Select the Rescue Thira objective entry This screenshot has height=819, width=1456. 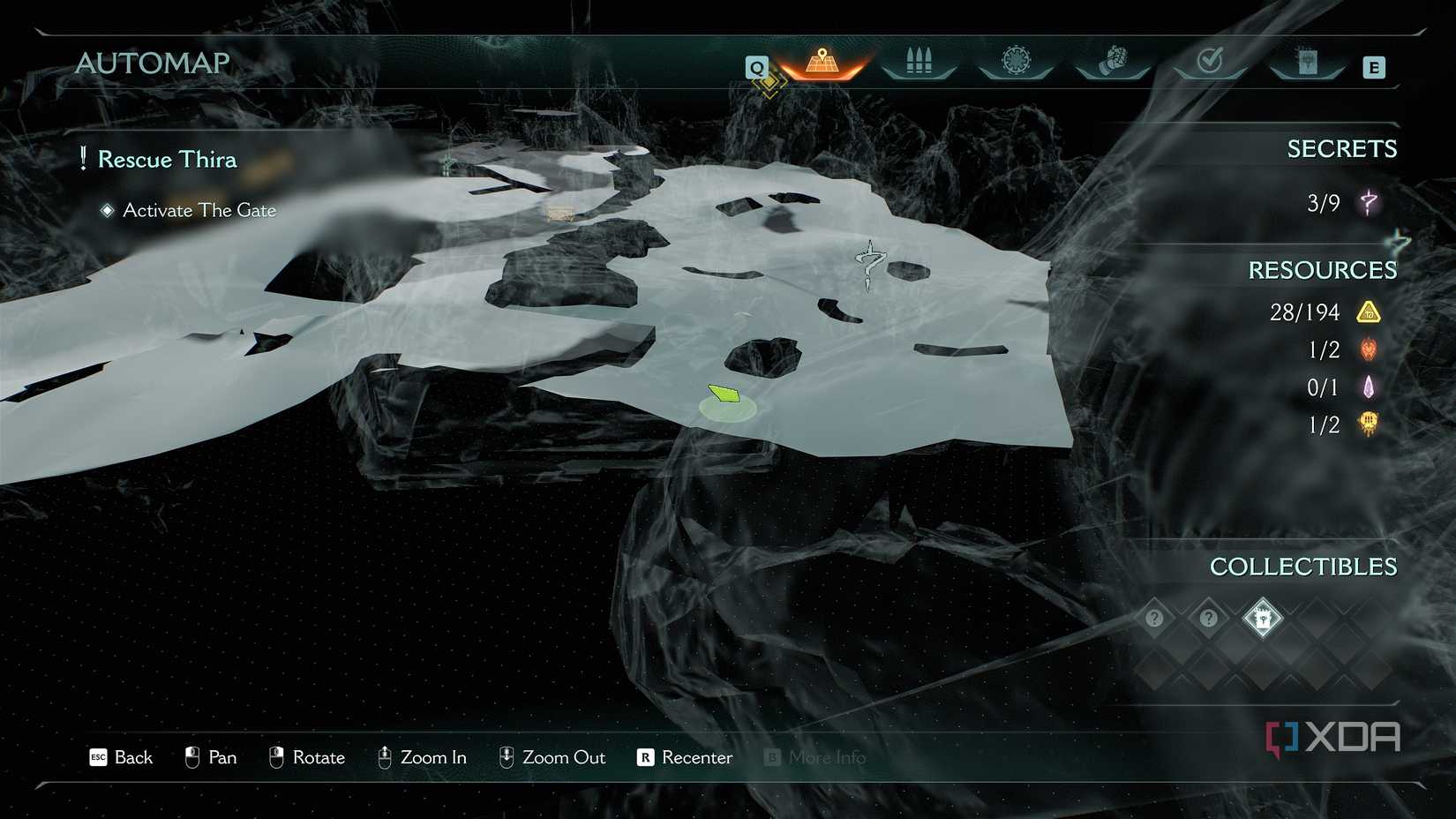(167, 160)
